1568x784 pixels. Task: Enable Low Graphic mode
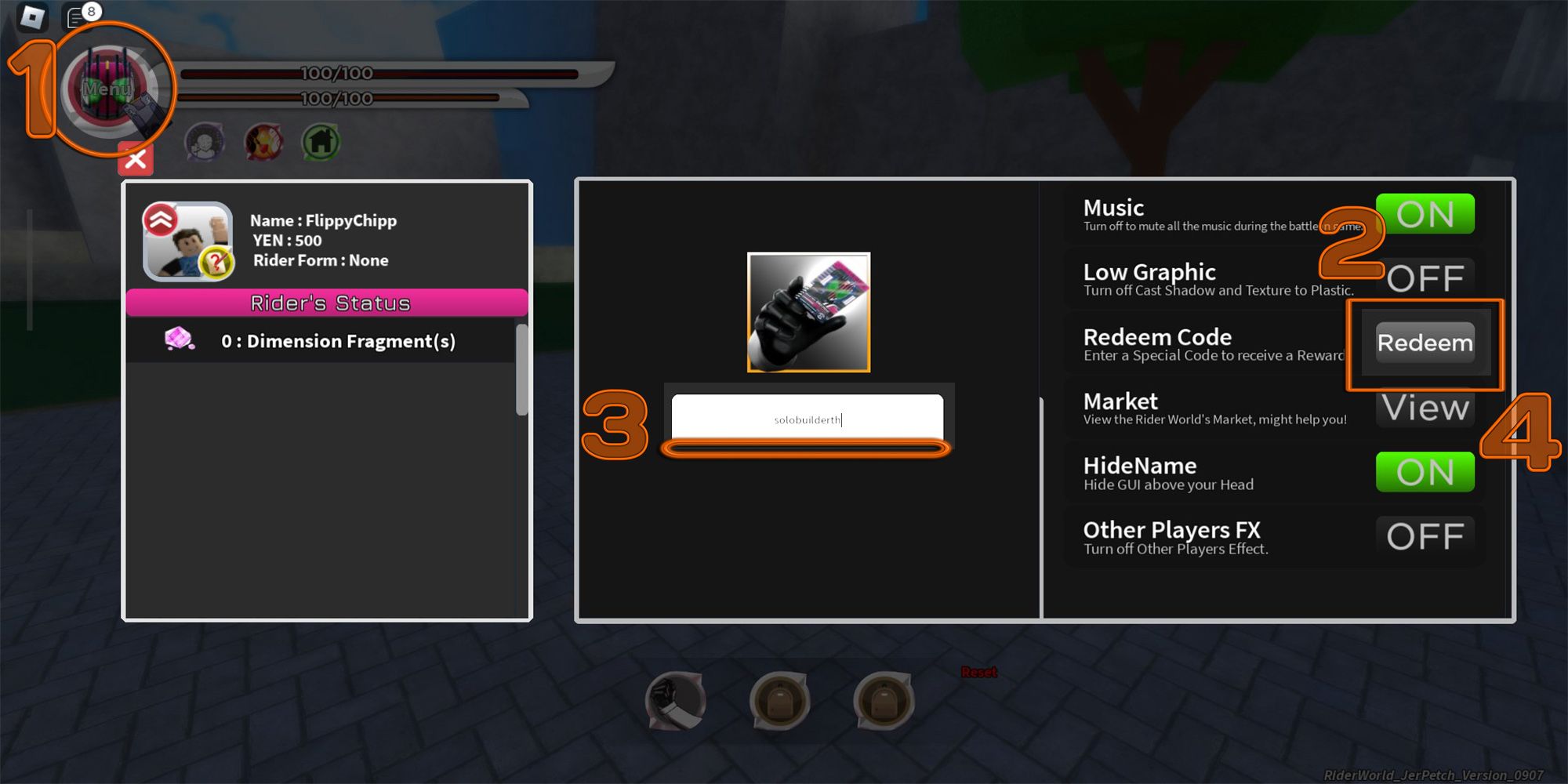point(1427,278)
